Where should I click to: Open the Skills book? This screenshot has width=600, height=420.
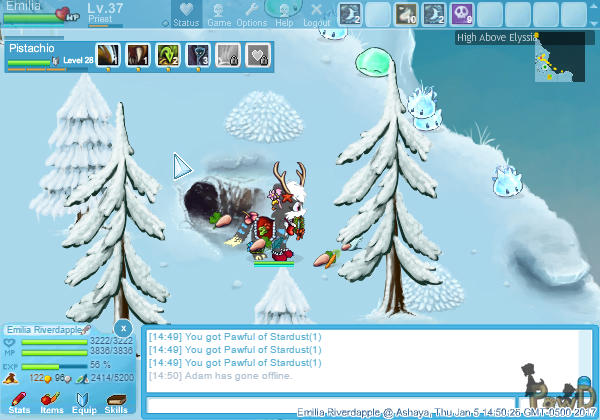click(116, 402)
